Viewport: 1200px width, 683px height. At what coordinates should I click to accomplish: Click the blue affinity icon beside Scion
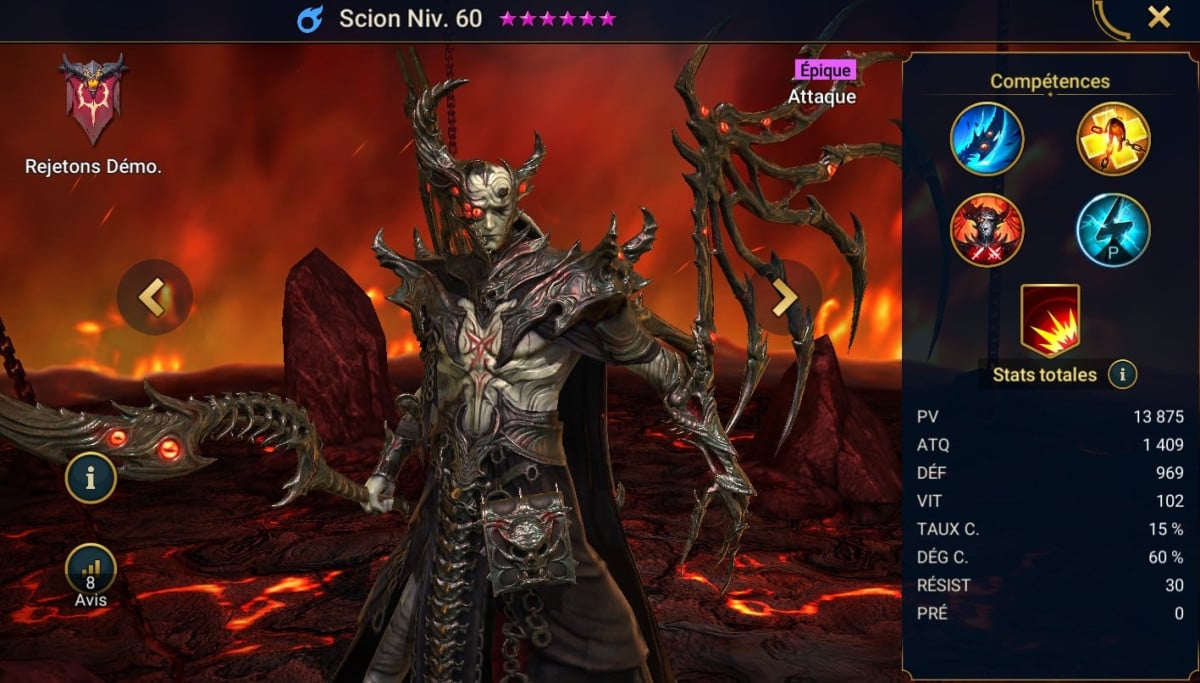coord(310,19)
